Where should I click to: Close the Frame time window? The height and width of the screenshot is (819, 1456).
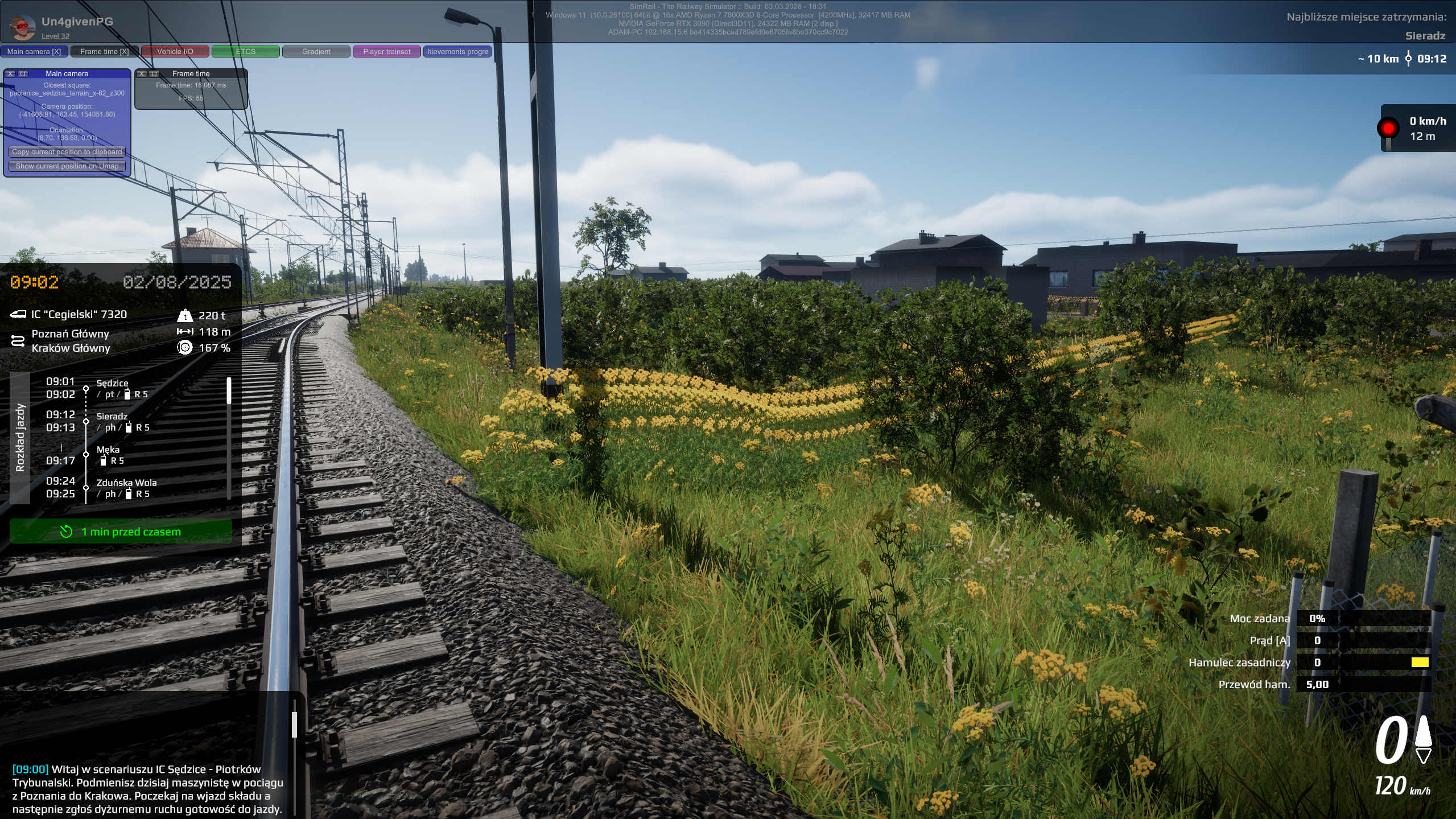point(142,74)
